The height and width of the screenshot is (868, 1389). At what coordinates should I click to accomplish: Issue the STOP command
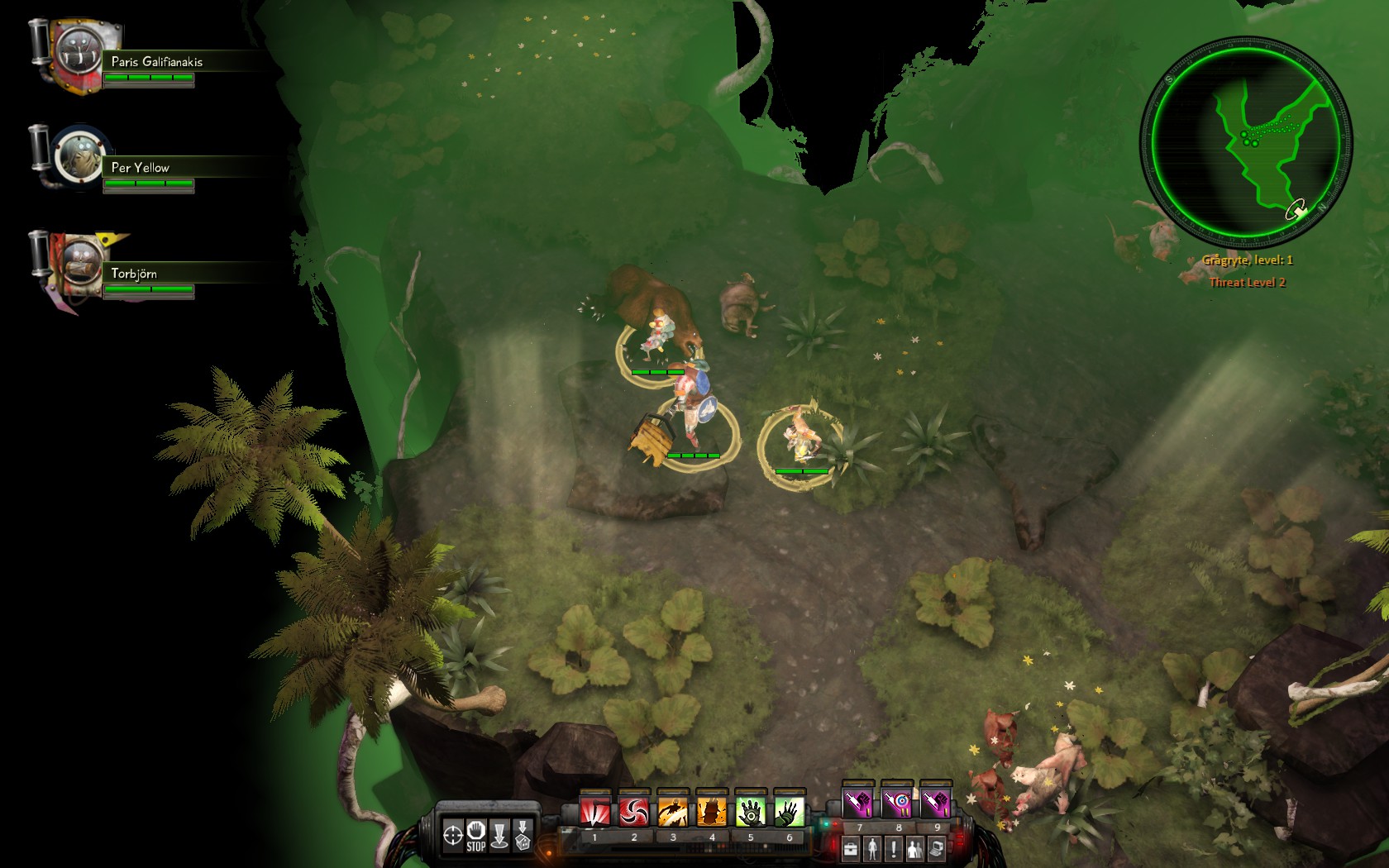coord(476,835)
